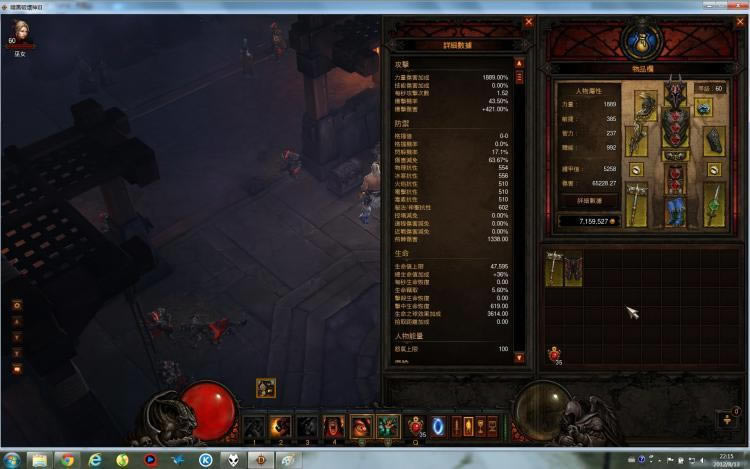
Task: Activate skill slot 4 on the hotbar
Action: point(334,427)
